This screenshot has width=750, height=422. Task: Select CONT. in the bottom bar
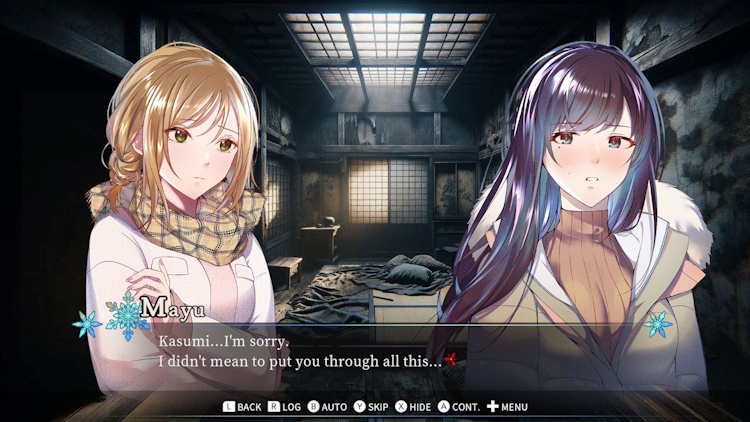(461, 407)
